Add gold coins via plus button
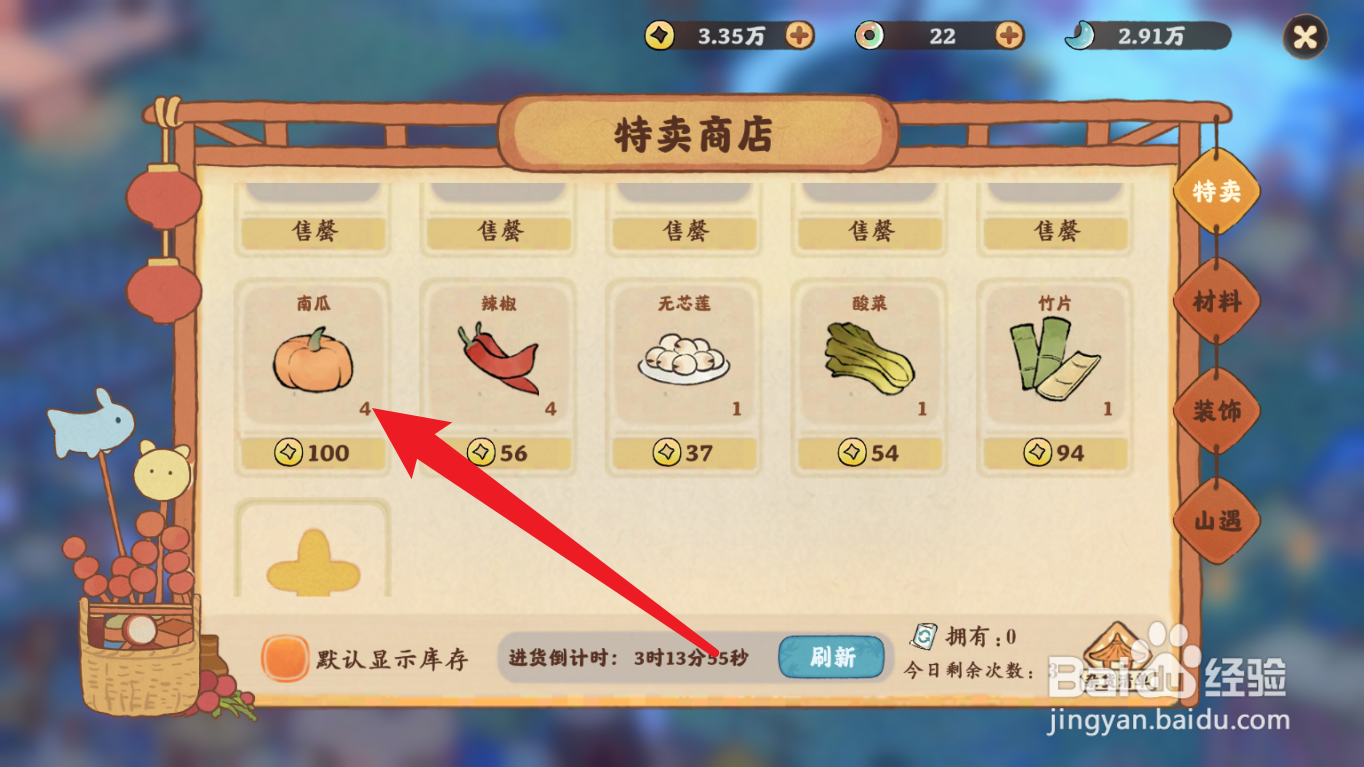Screen dimensions: 1364x767 (x=799, y=35)
